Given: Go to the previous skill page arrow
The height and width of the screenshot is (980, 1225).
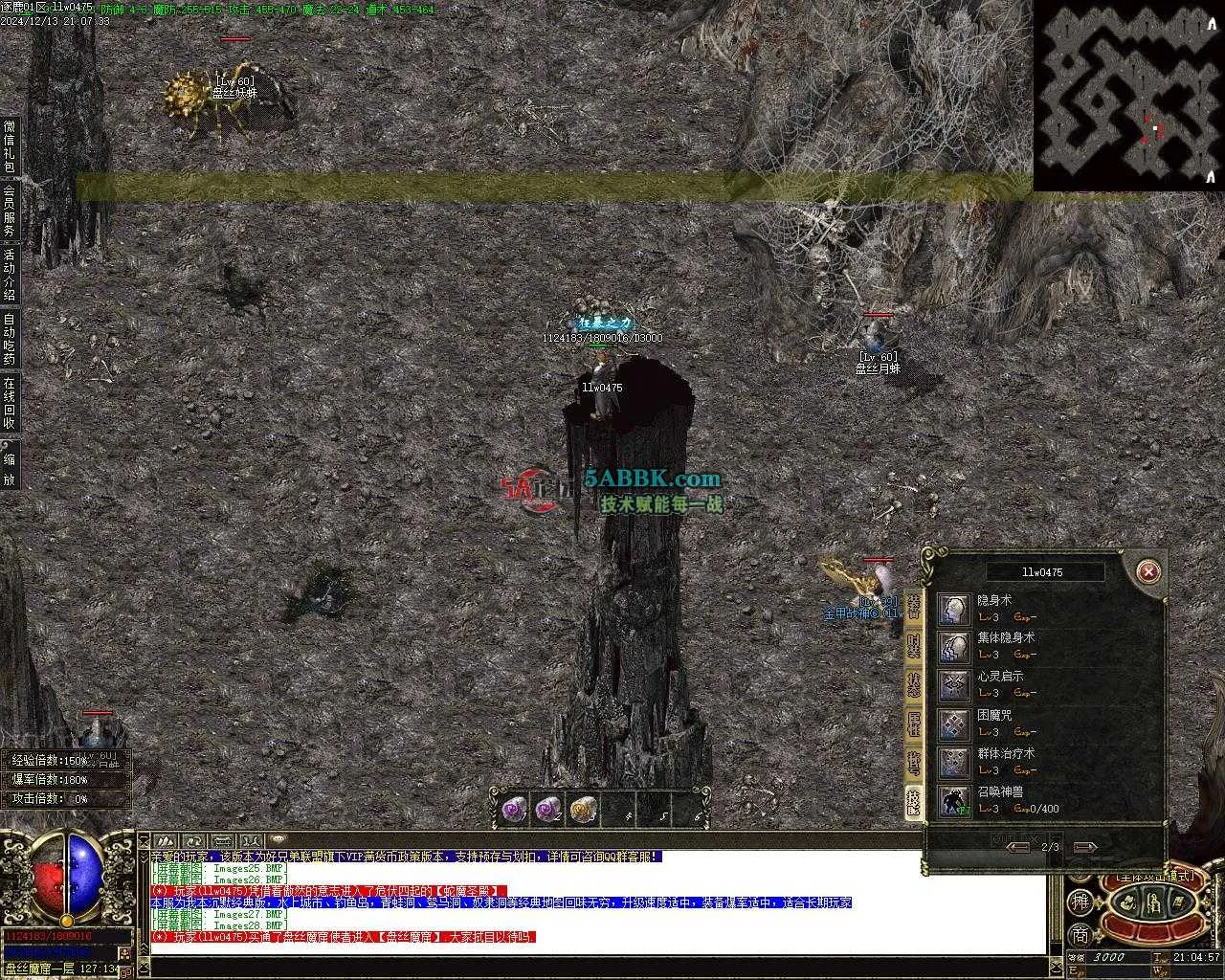Looking at the screenshot, I should [x=1017, y=847].
